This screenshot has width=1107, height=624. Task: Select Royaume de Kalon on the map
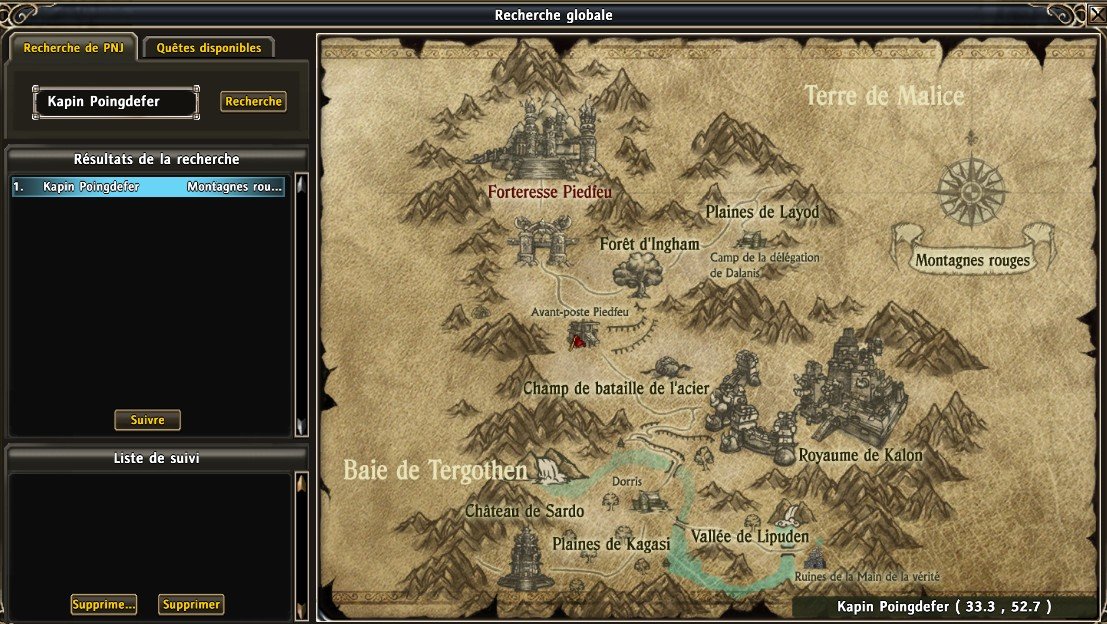tap(860, 455)
